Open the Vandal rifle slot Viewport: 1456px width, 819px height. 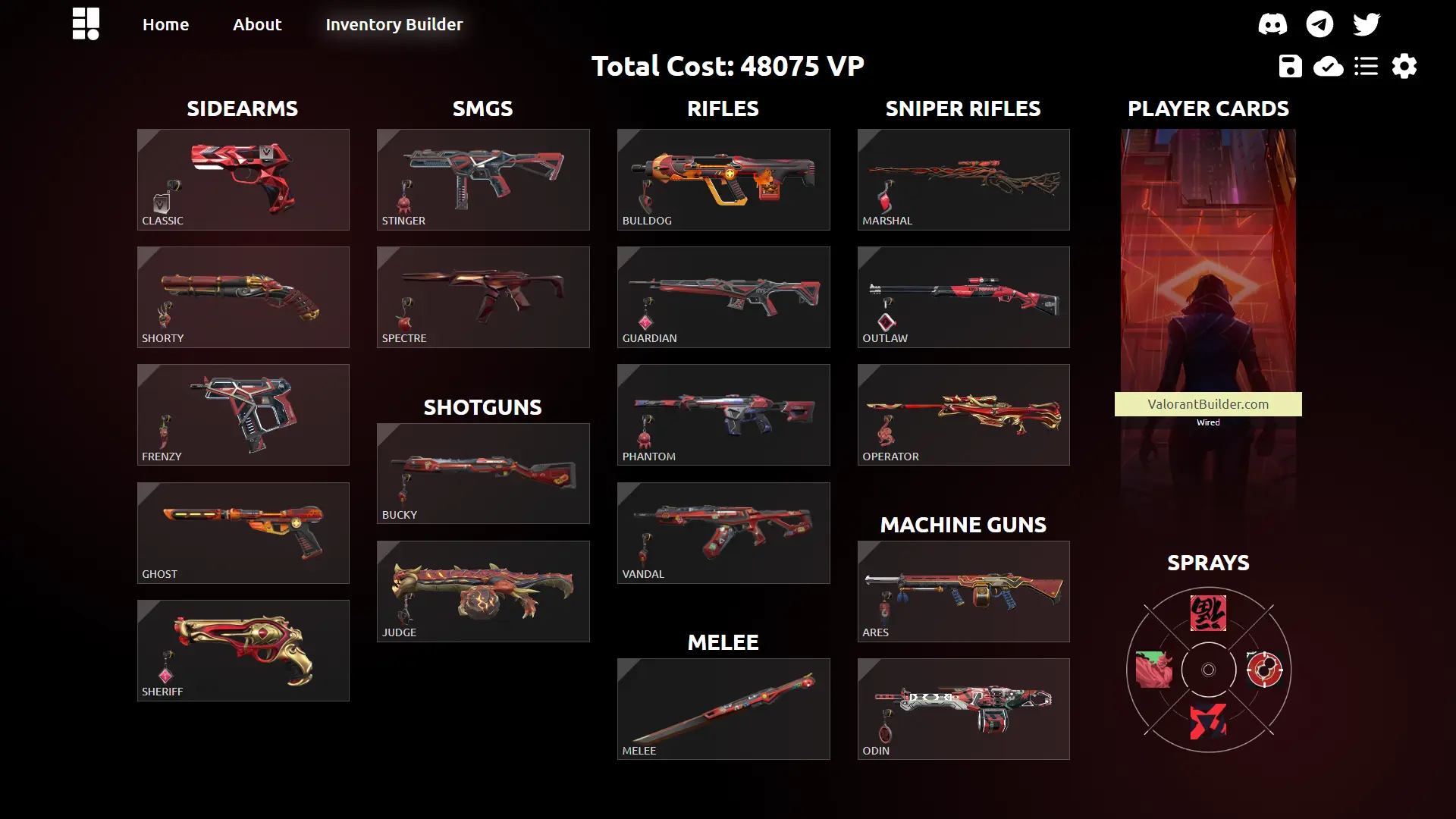723,533
